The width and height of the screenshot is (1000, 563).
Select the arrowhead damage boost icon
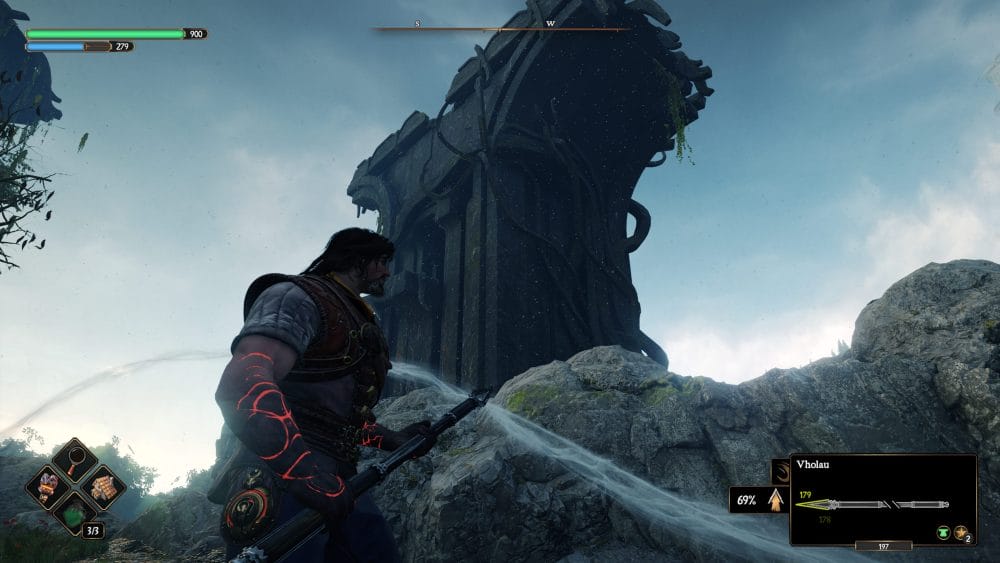pos(775,499)
